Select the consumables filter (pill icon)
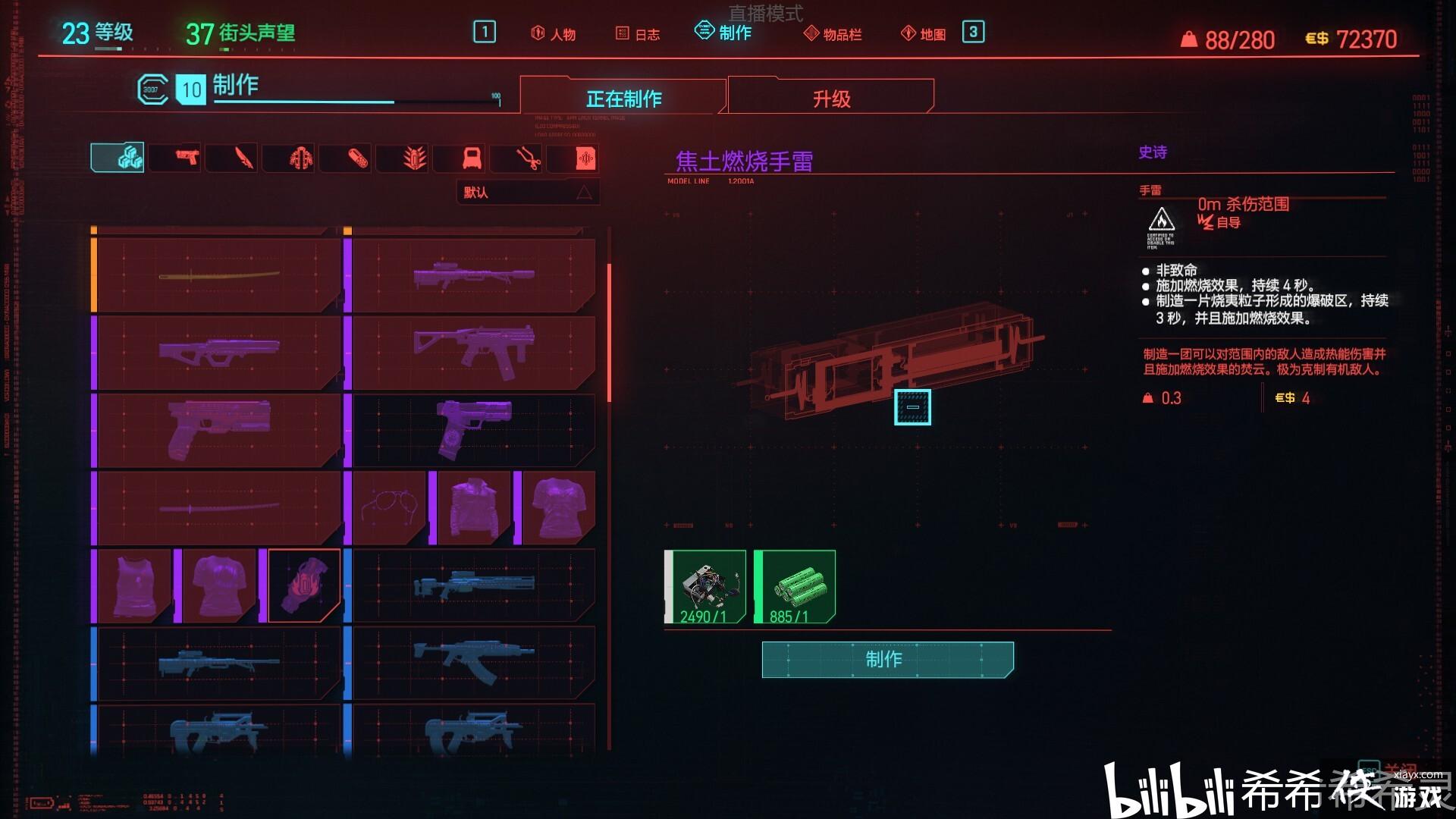This screenshot has height=819, width=1456. 345,157
